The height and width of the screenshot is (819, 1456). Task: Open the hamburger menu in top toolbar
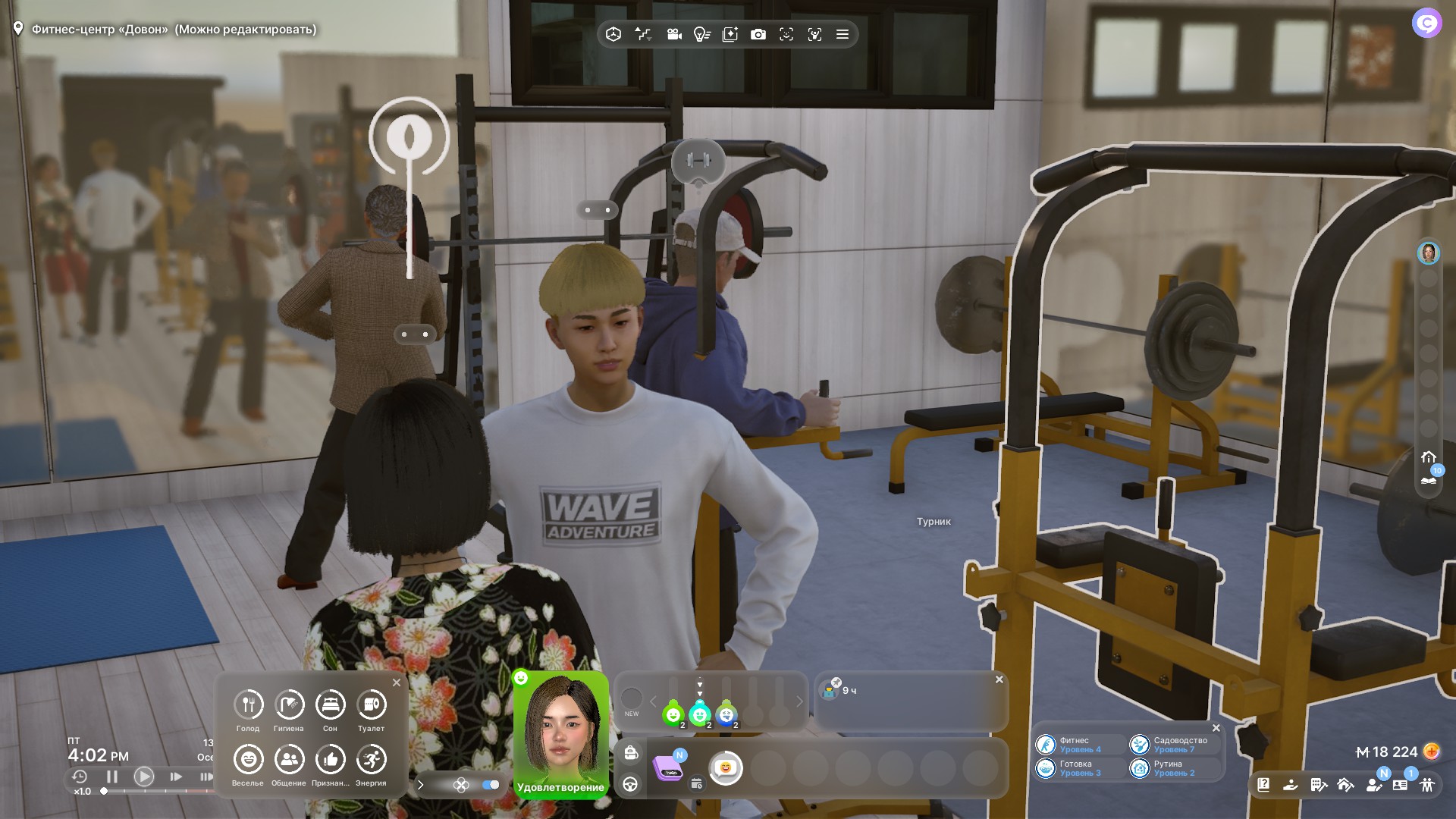click(x=842, y=34)
